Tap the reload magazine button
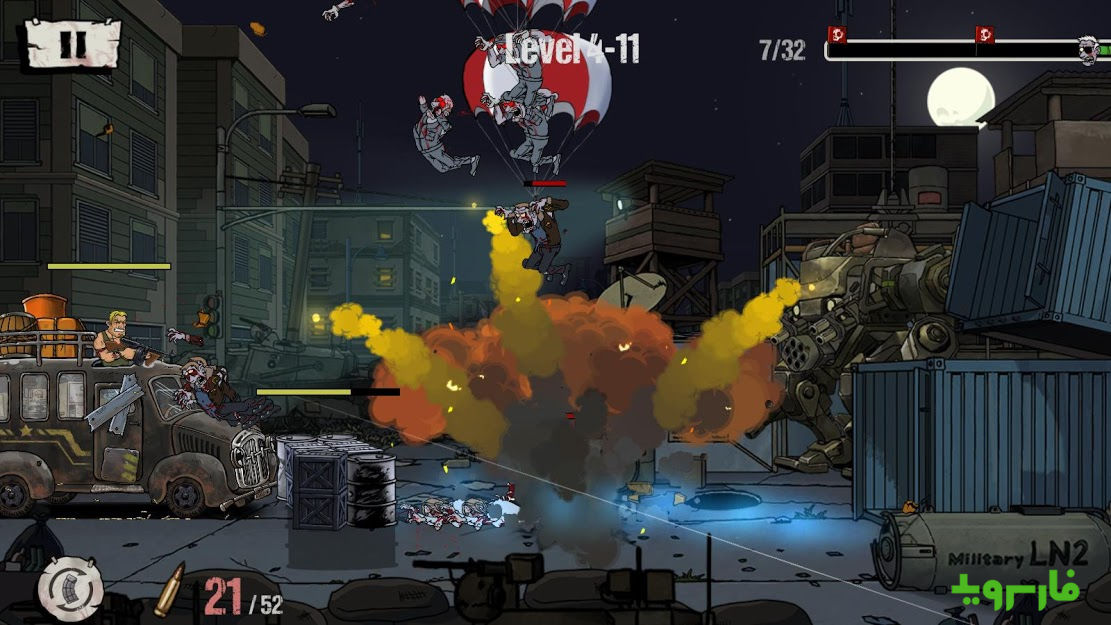Viewport: 1111px width, 625px height. click(71, 590)
